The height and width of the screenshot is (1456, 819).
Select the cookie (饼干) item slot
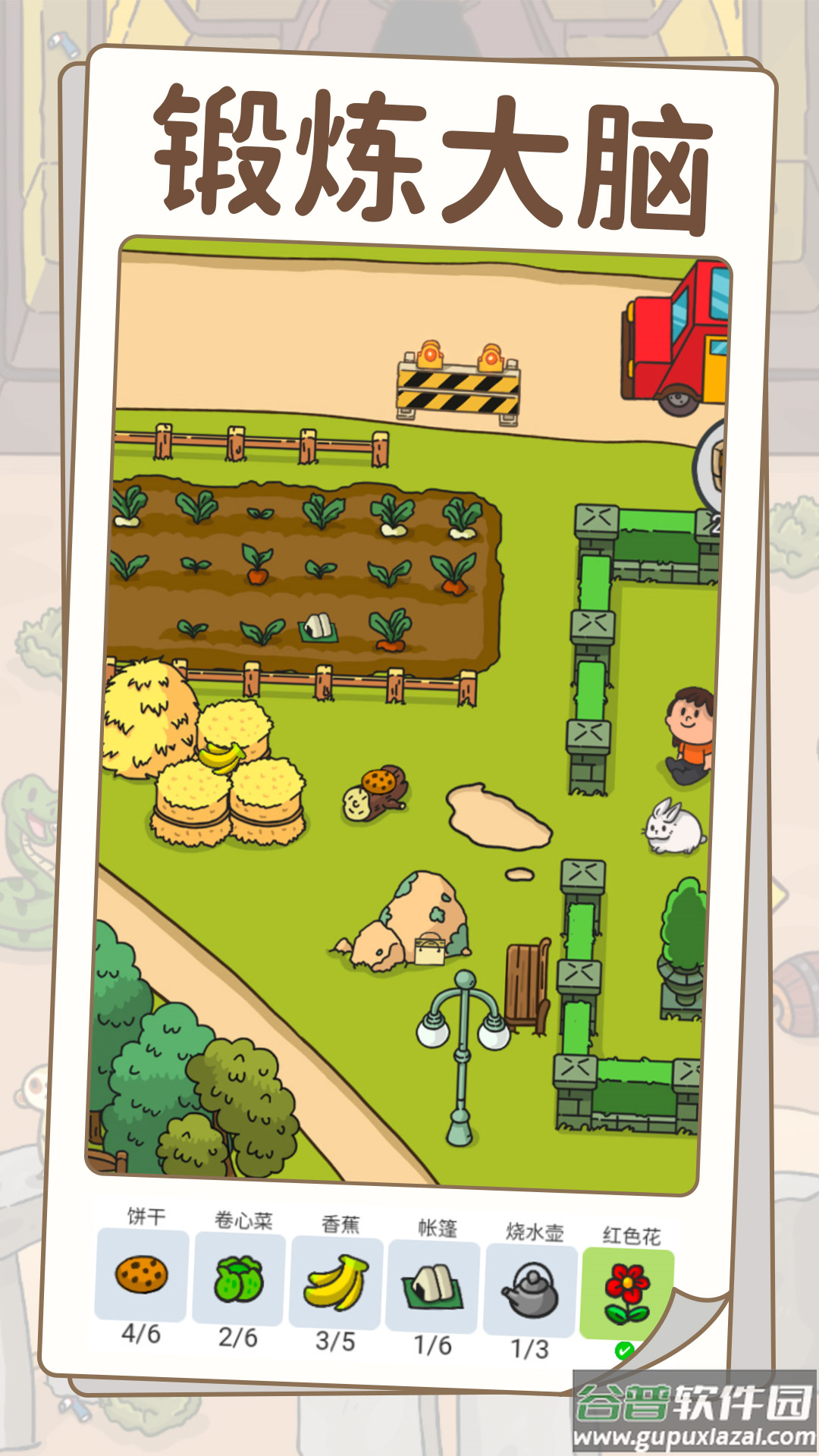(141, 1275)
